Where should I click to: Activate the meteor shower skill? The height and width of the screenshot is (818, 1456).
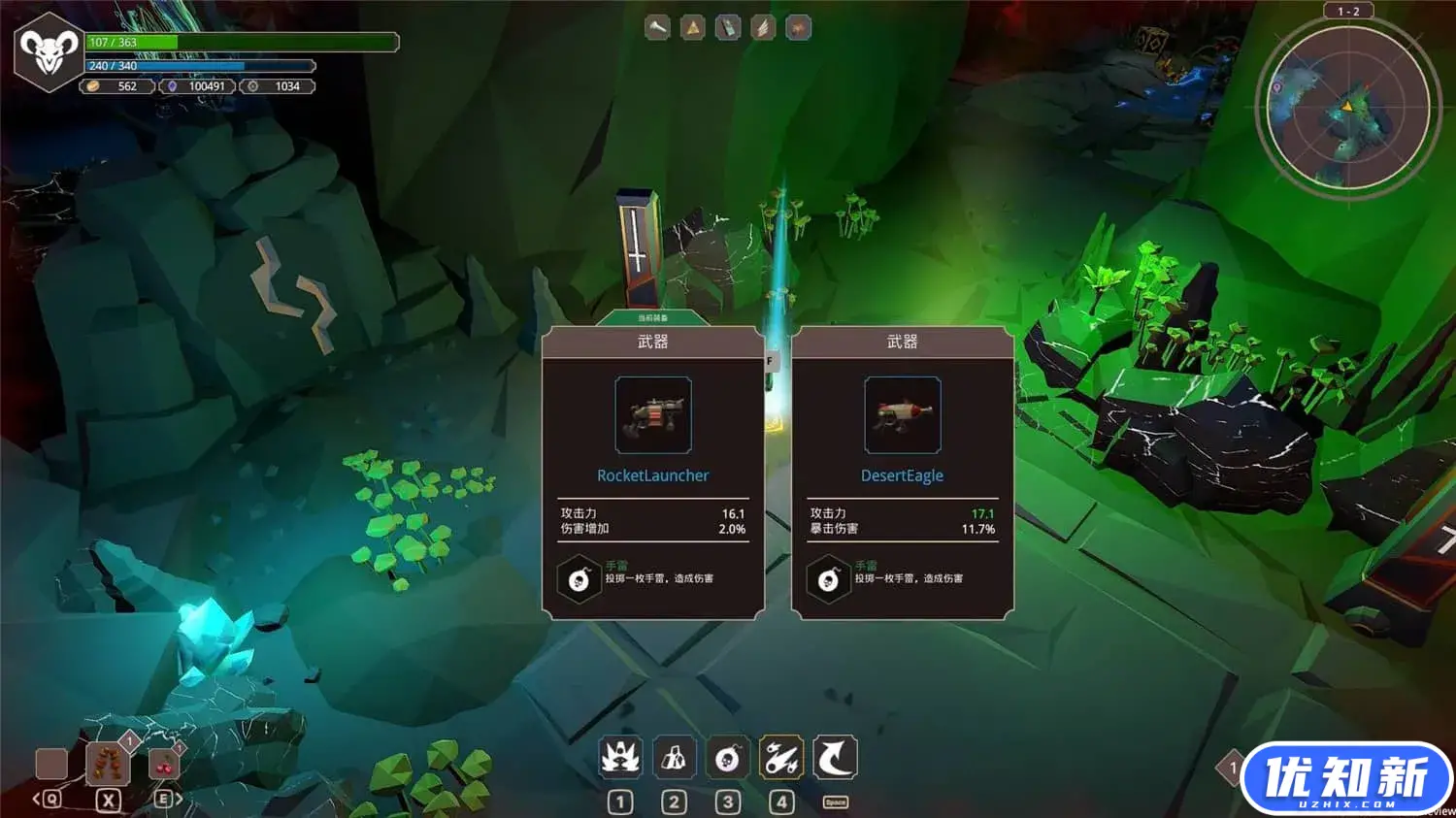coord(781,758)
